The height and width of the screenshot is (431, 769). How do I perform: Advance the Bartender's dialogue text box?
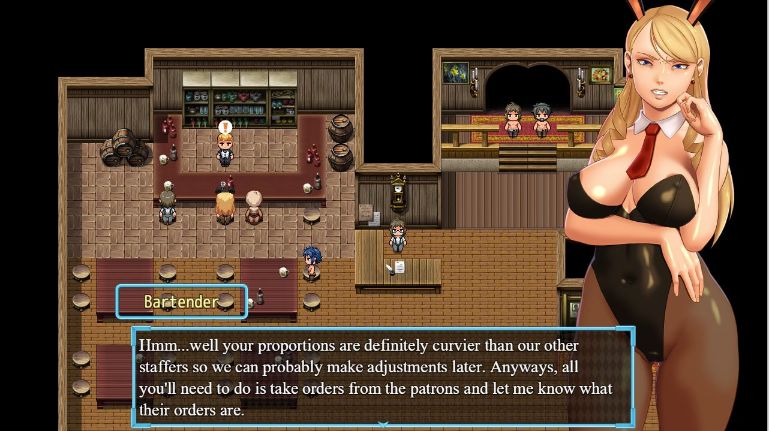(x=383, y=374)
